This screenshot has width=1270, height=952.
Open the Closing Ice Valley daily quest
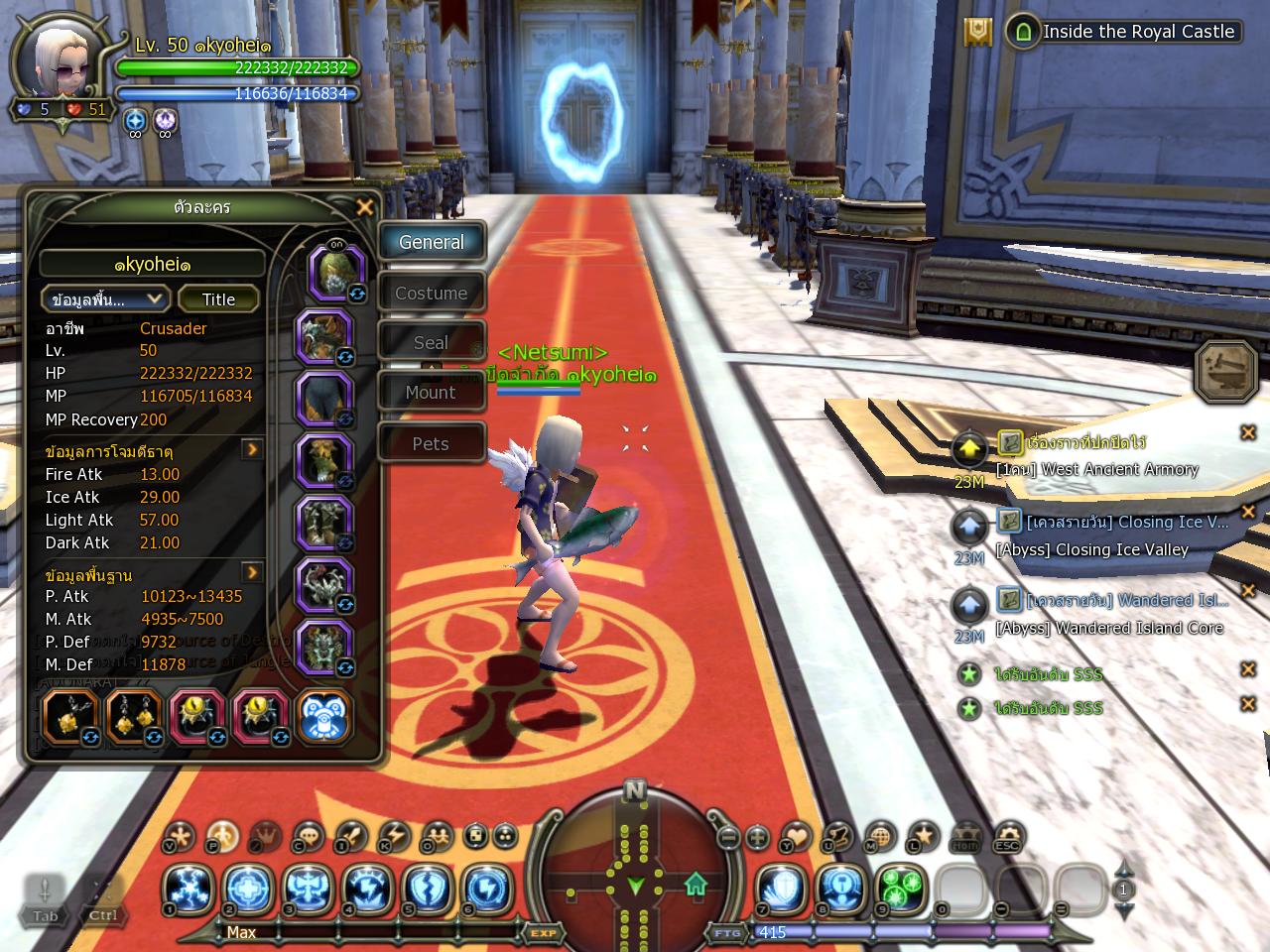pyautogui.click(x=1126, y=522)
